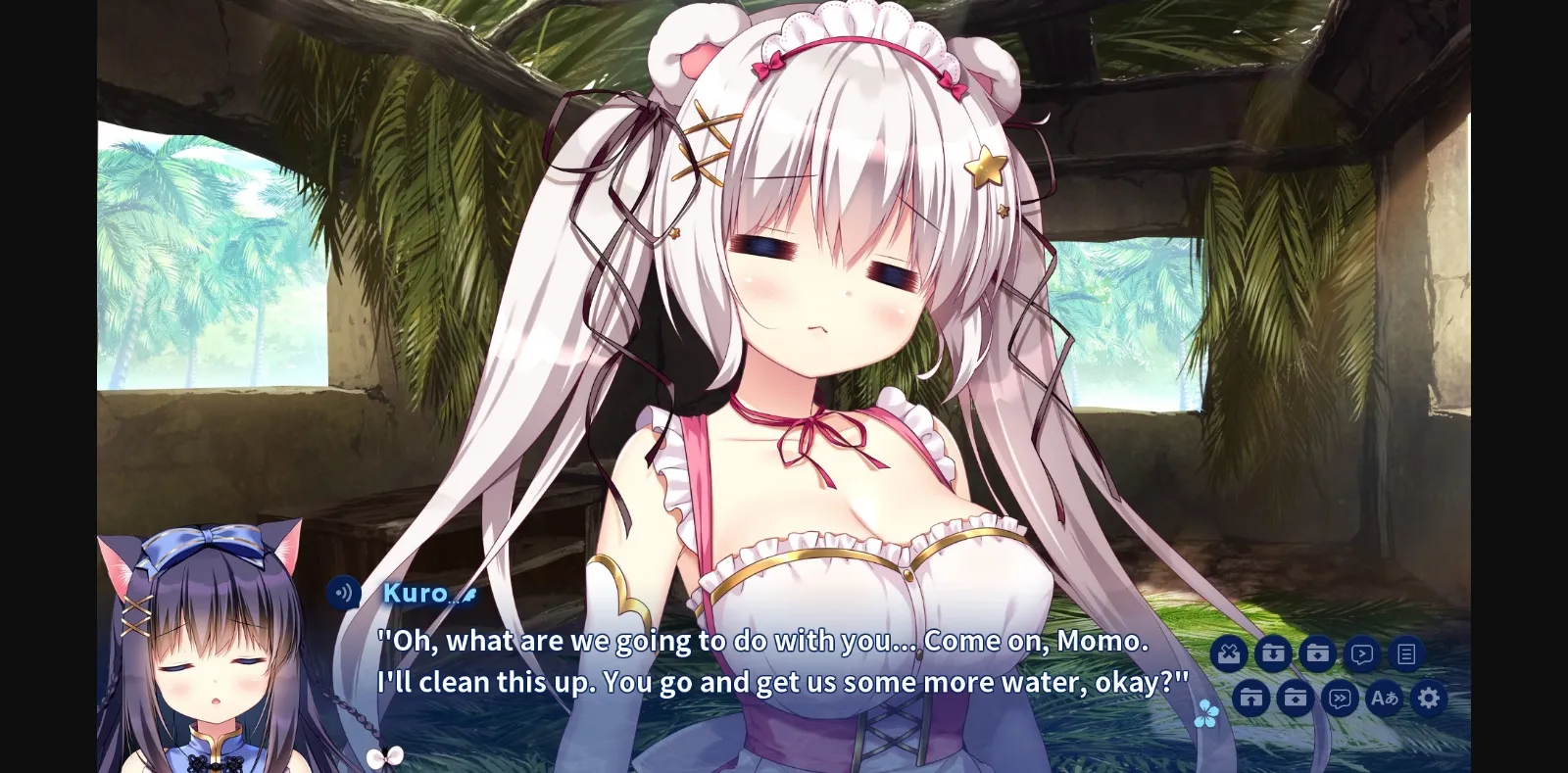The image size is (1568, 773).
Task: Click the ellipsis after Kuro's name
Action: pyautogui.click(x=454, y=600)
